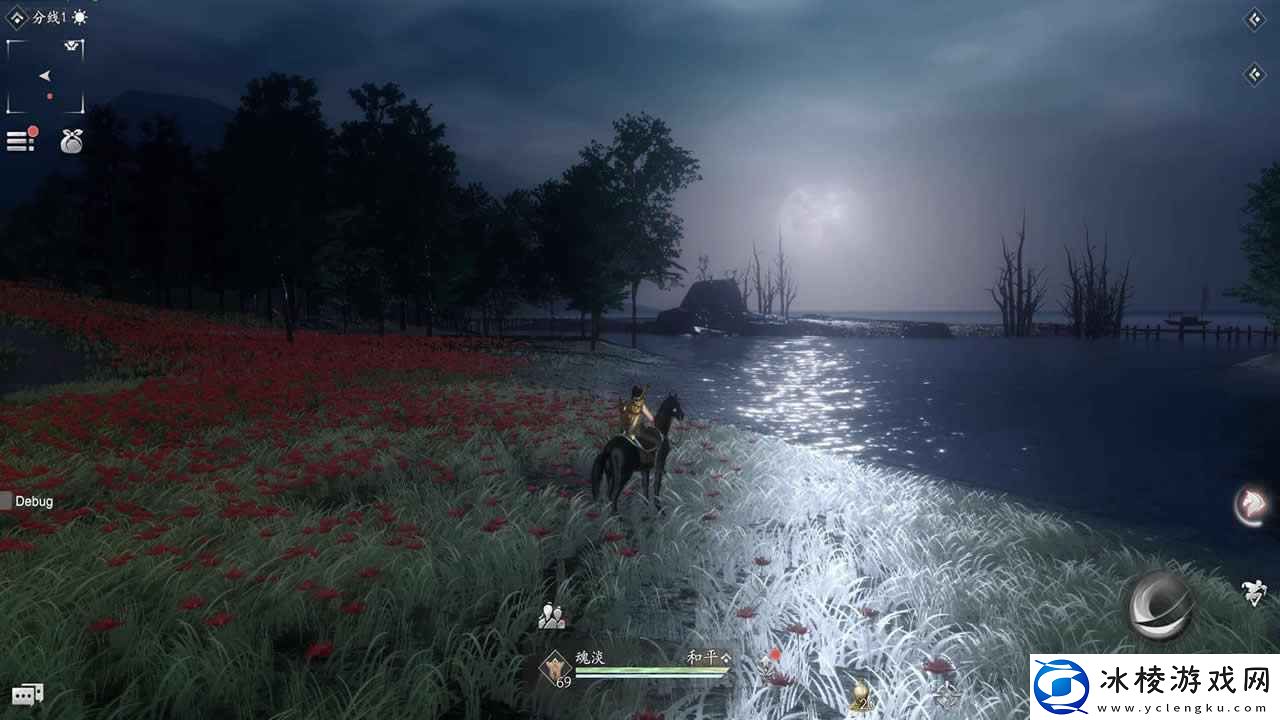1280x720 pixels.
Task: Open the cloth bag inventory icon
Action: tap(71, 142)
